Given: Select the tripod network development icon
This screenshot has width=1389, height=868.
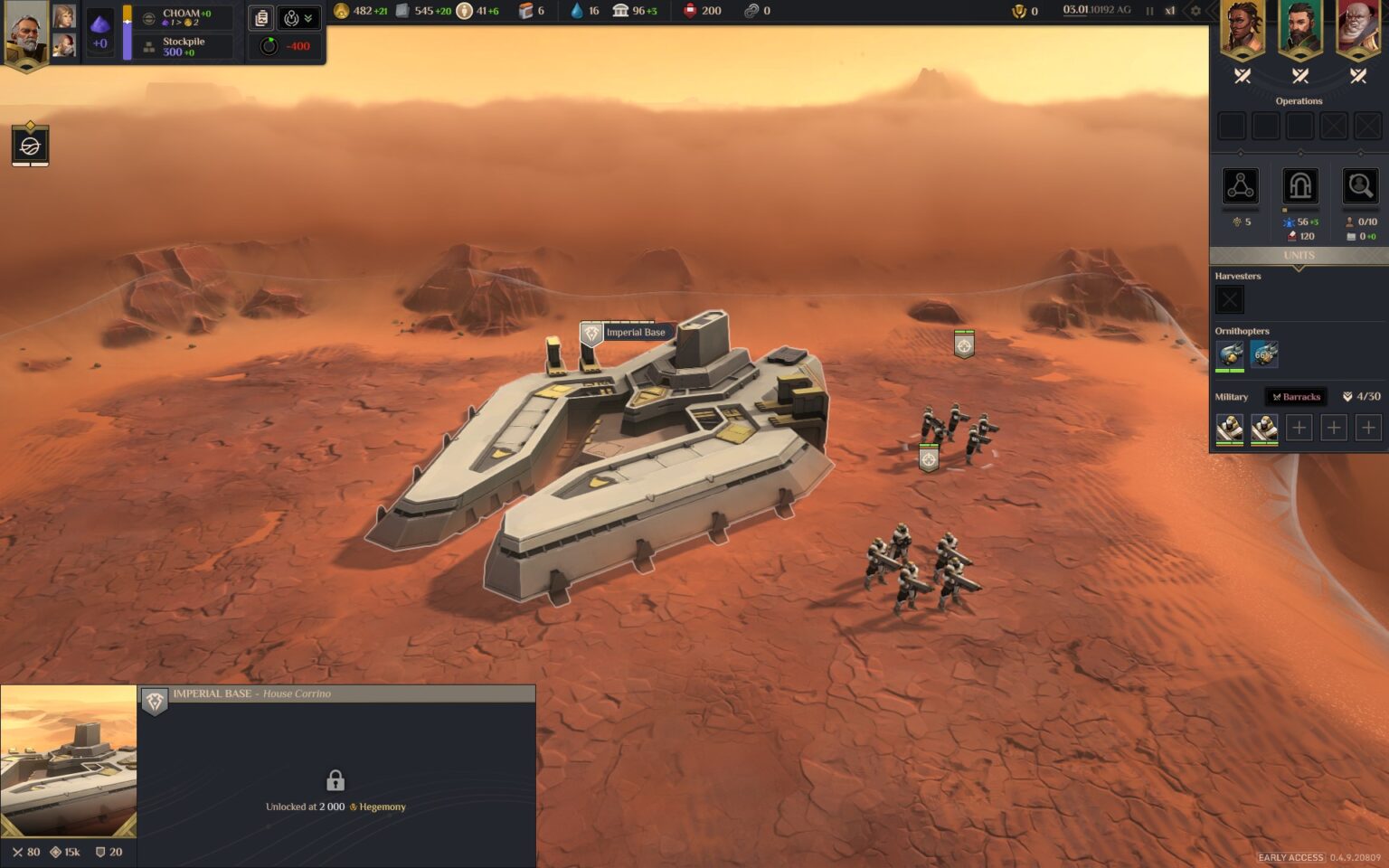Looking at the screenshot, I should coord(1241,186).
